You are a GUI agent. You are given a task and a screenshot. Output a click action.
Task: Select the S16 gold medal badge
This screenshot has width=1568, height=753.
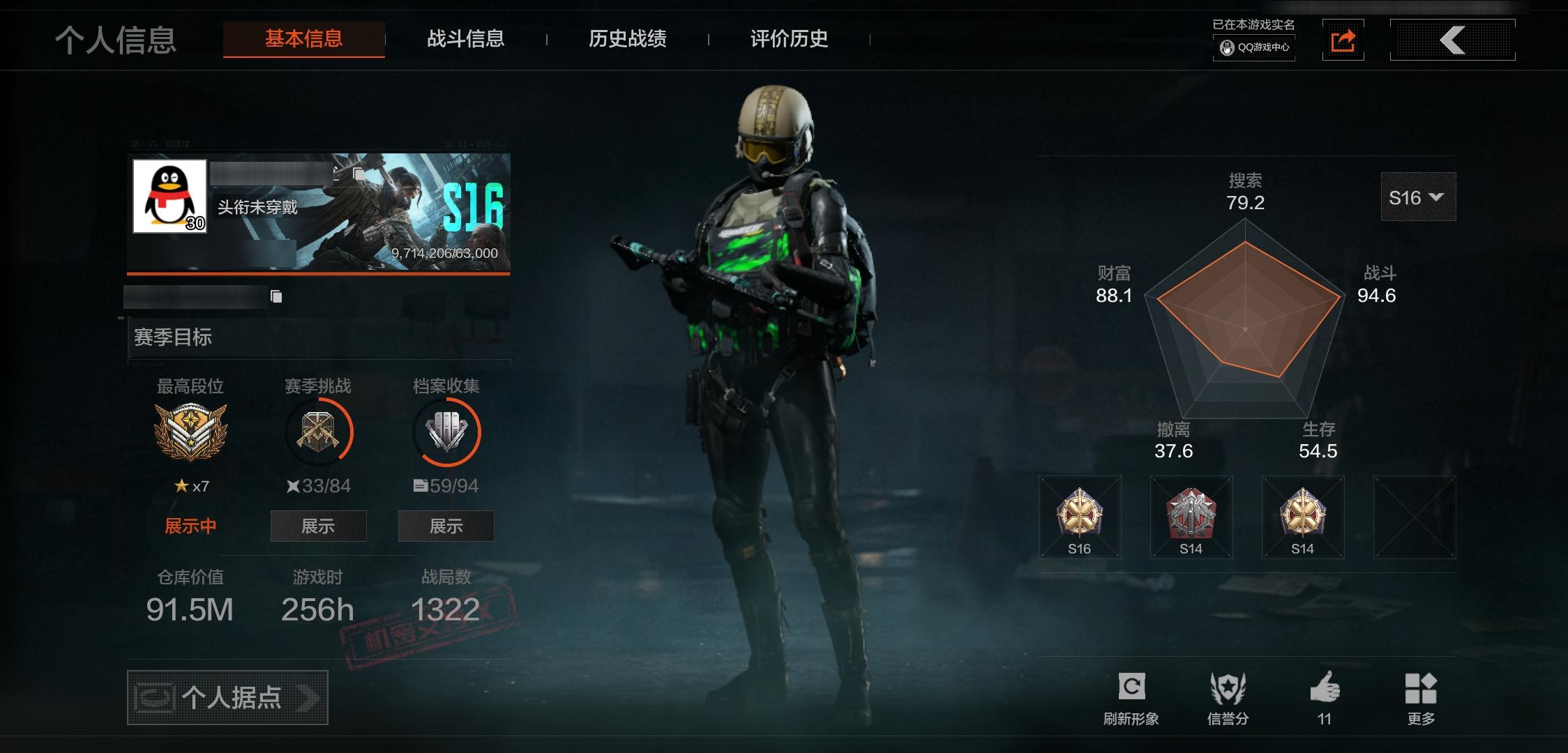(x=1079, y=517)
